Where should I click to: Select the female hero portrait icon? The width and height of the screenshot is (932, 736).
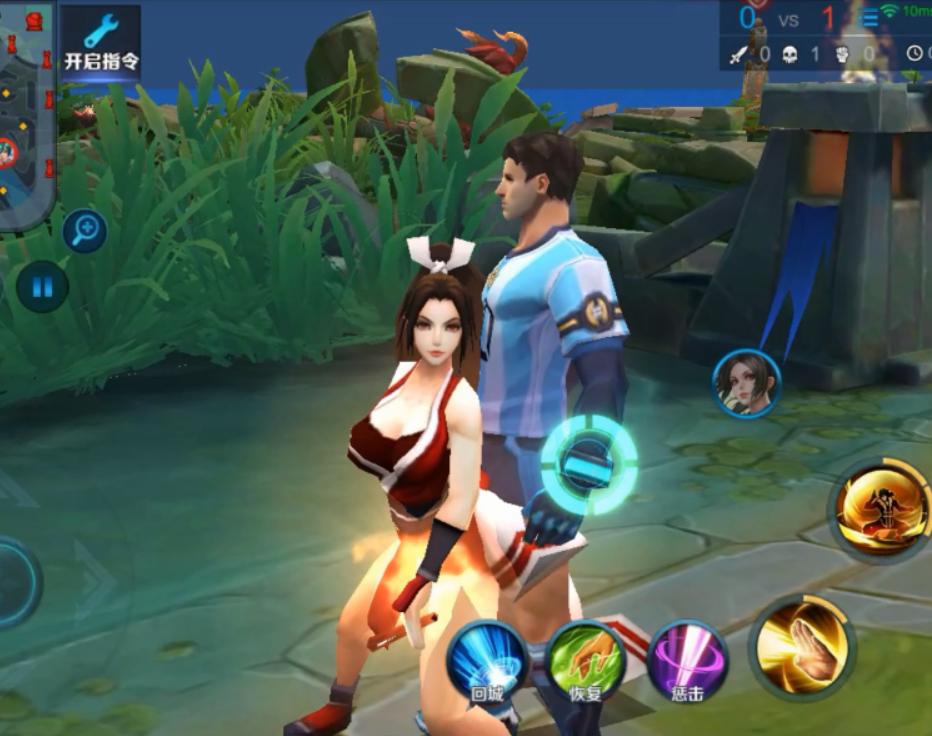coord(746,383)
